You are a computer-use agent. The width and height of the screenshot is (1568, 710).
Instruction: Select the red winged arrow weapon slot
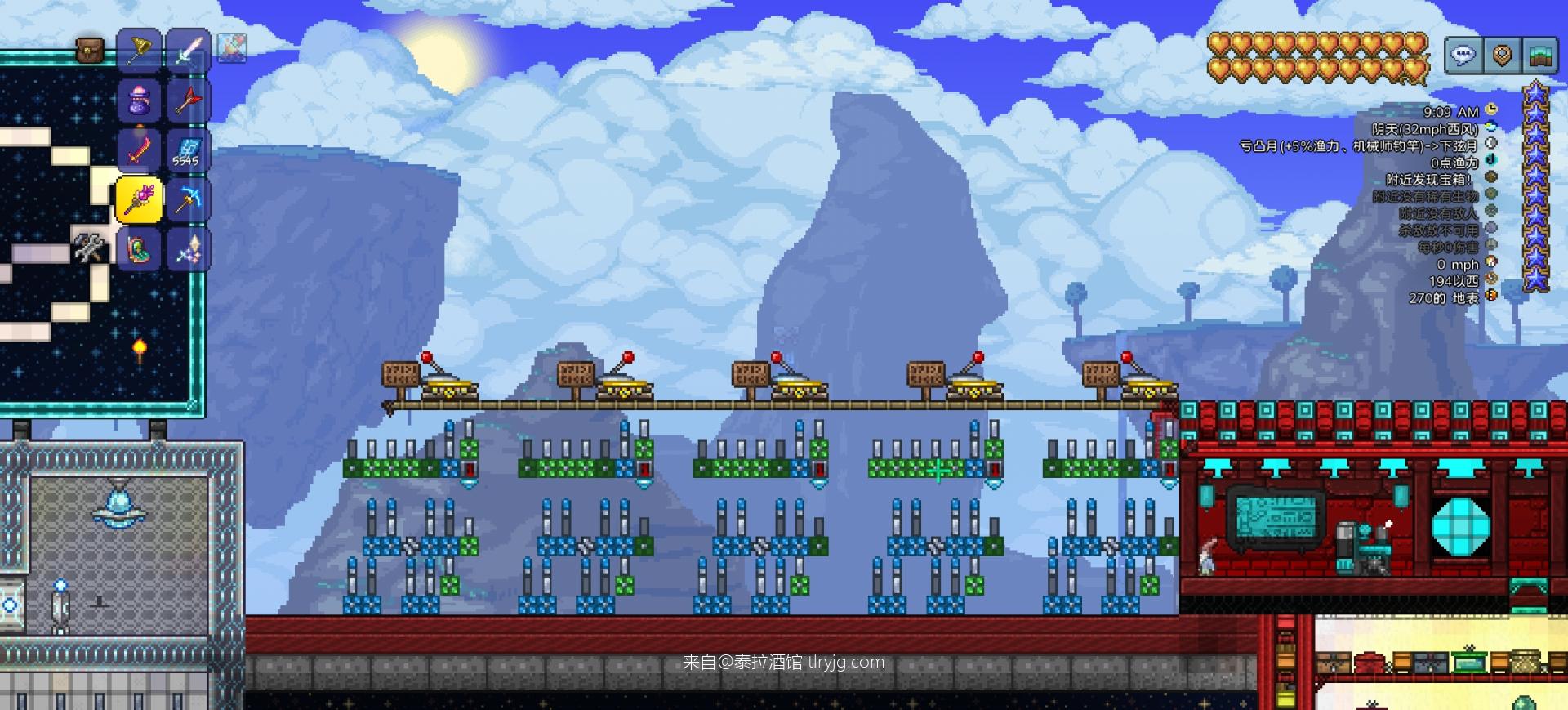[188, 100]
